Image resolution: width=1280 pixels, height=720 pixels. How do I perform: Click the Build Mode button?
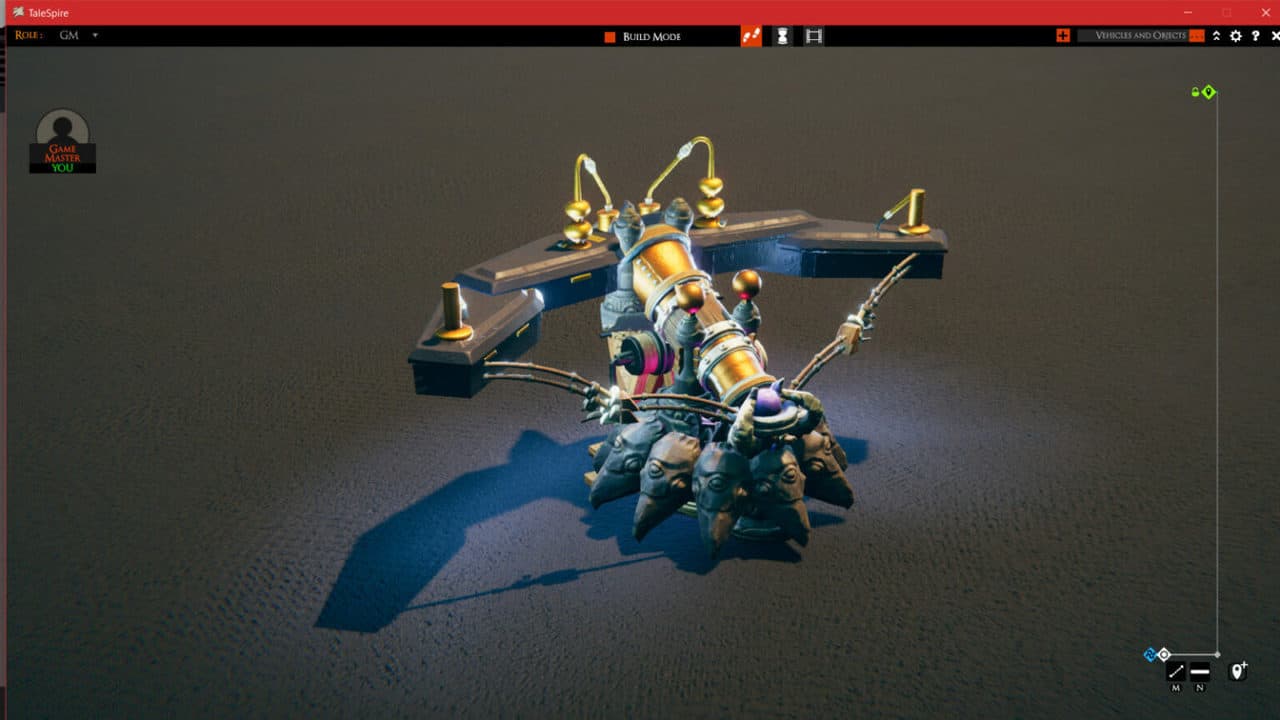(x=642, y=36)
